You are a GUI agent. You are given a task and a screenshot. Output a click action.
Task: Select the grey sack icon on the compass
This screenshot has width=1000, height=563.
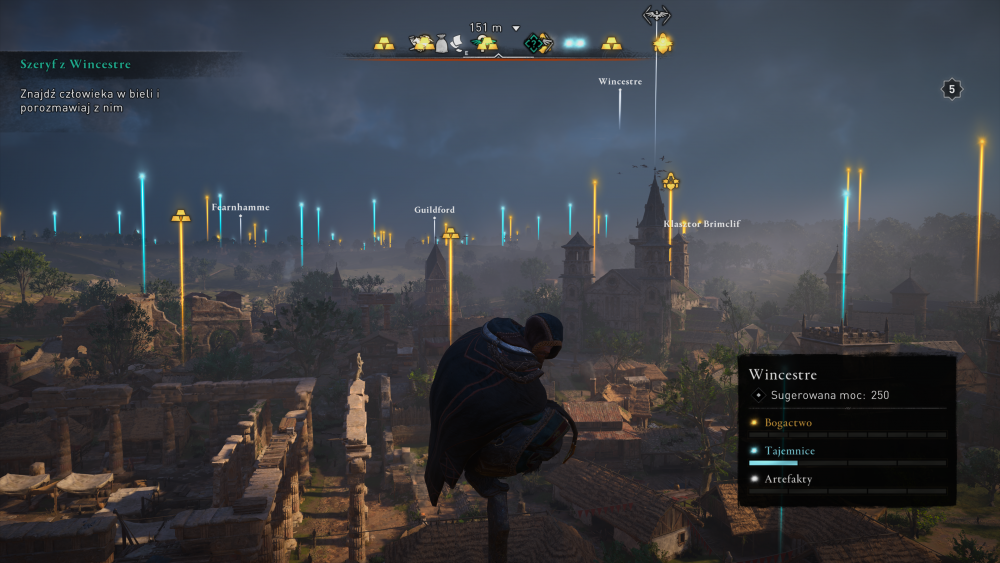pos(441,44)
